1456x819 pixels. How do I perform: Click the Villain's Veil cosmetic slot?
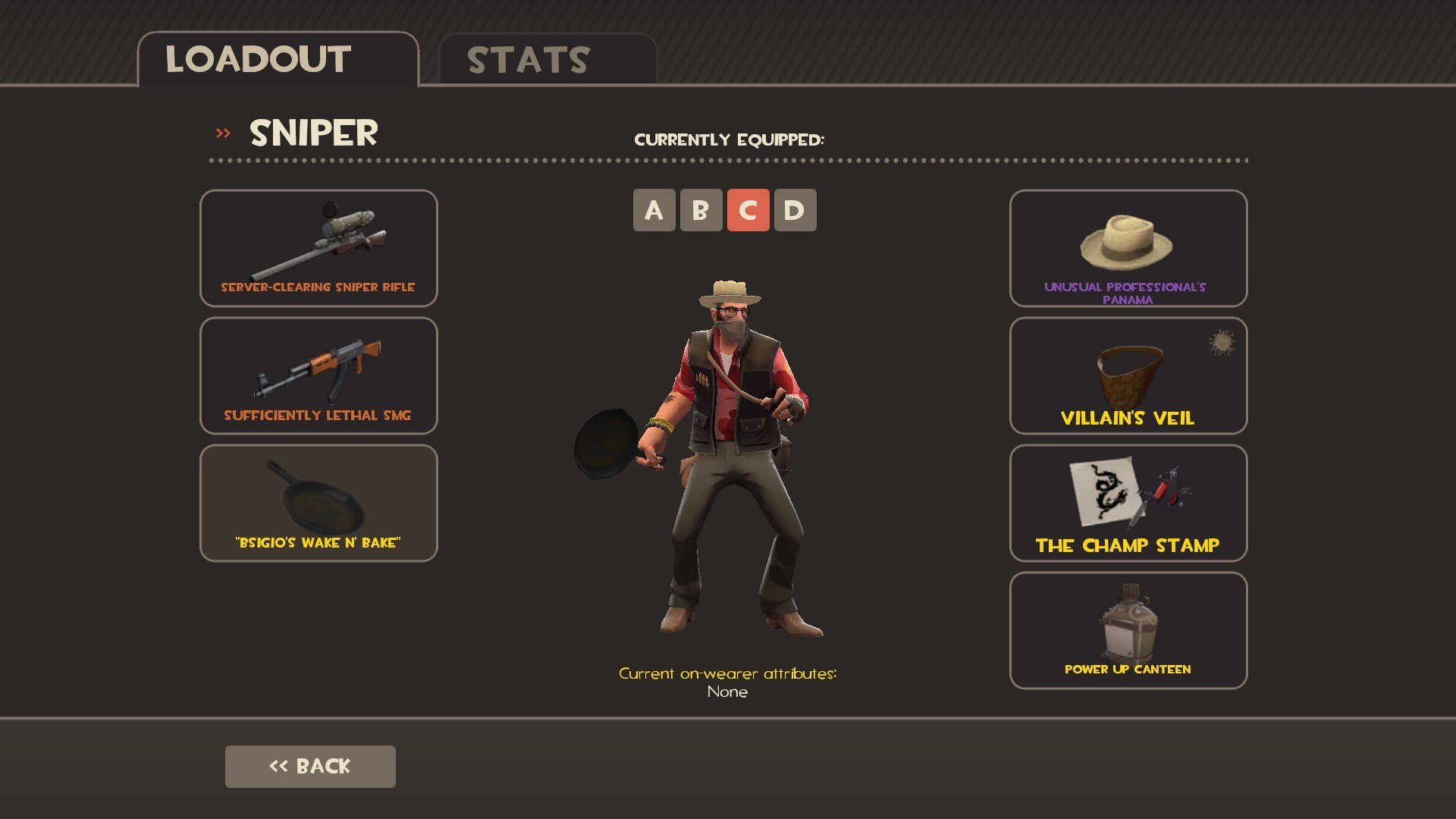pyautogui.click(x=1128, y=375)
